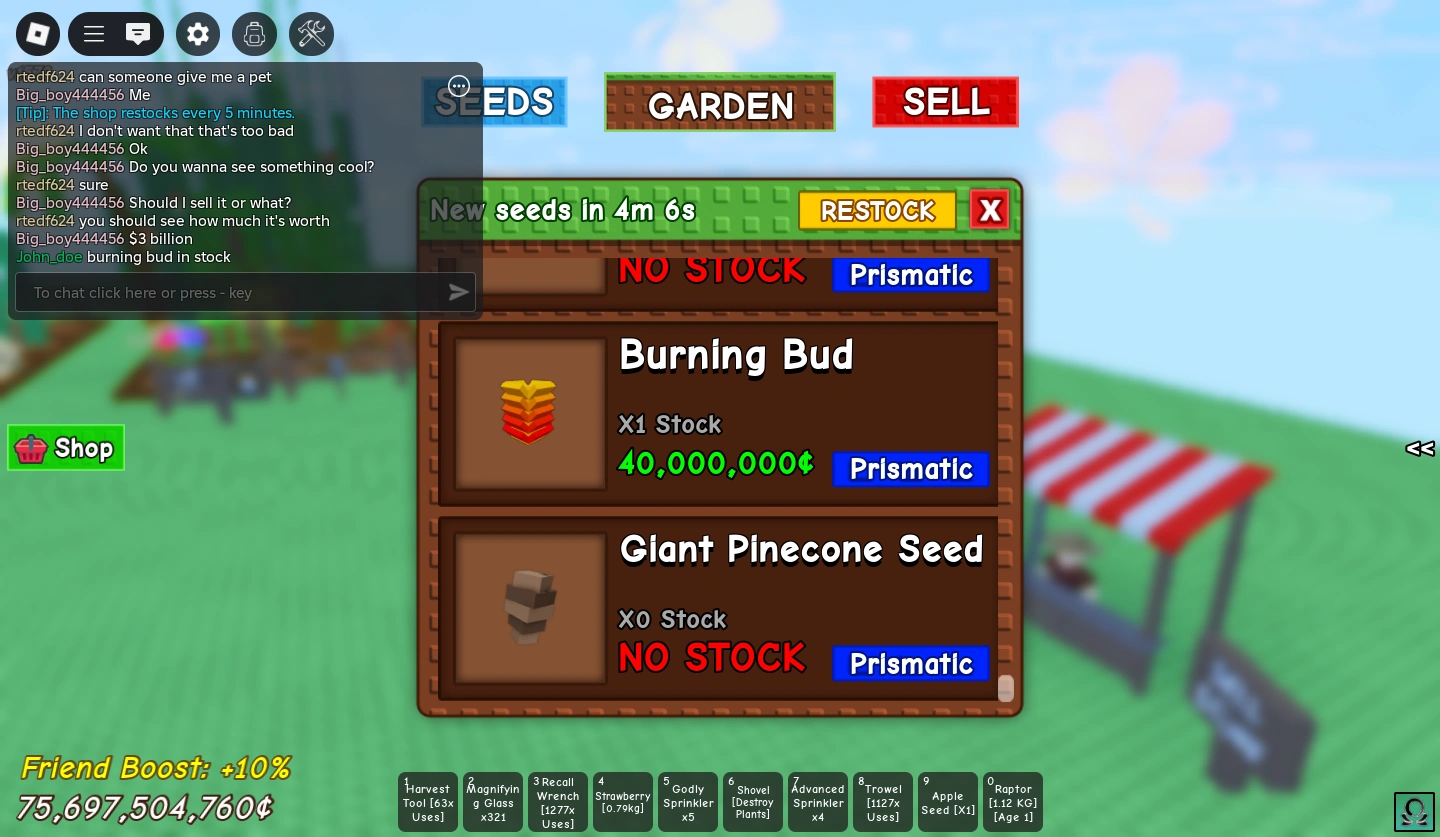Viewport: 1440px width, 837px height.
Task: Select the Advanced Sprinkler in the hotbar
Action: point(818,801)
